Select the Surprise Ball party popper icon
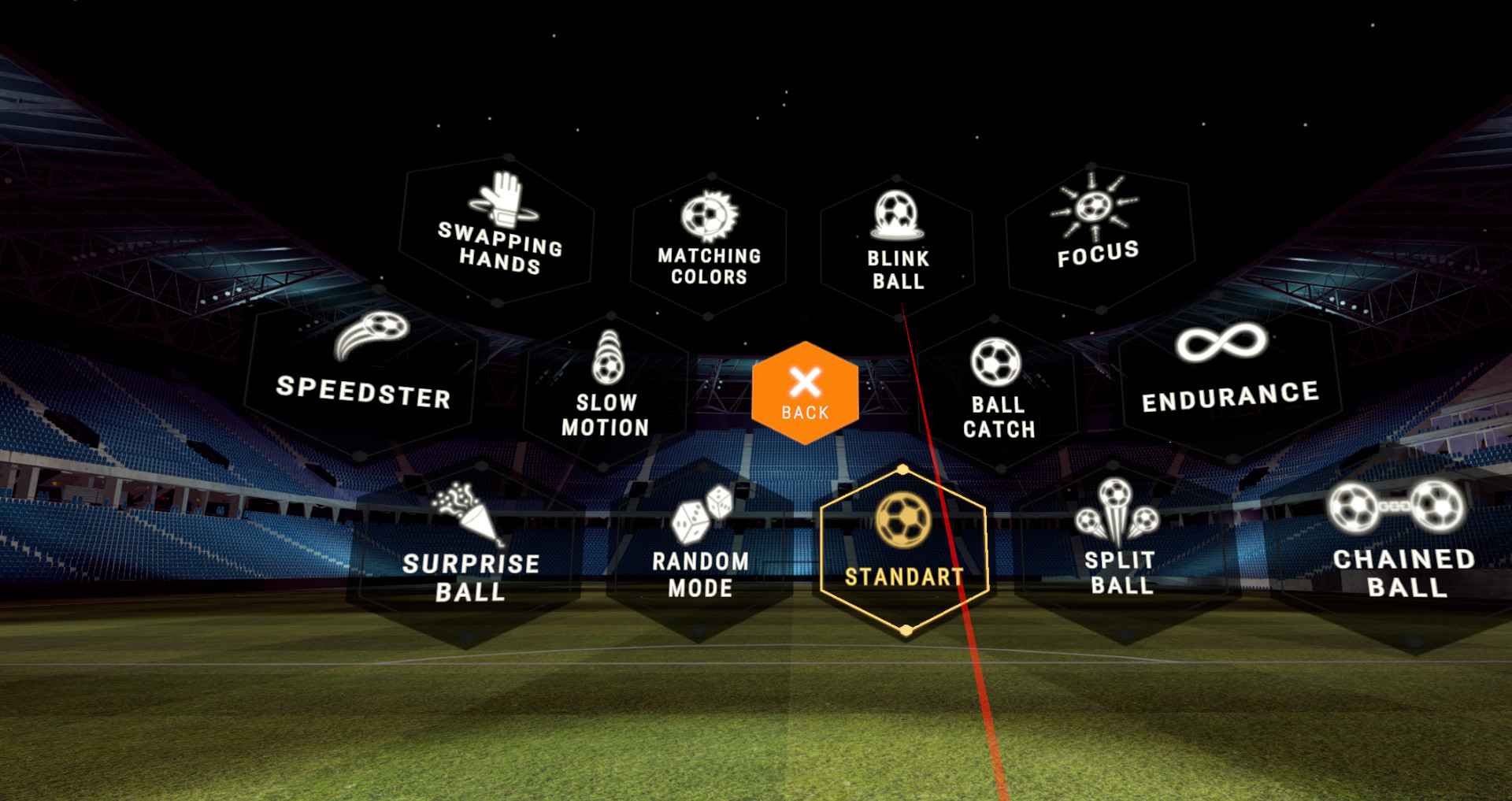 tap(465, 513)
